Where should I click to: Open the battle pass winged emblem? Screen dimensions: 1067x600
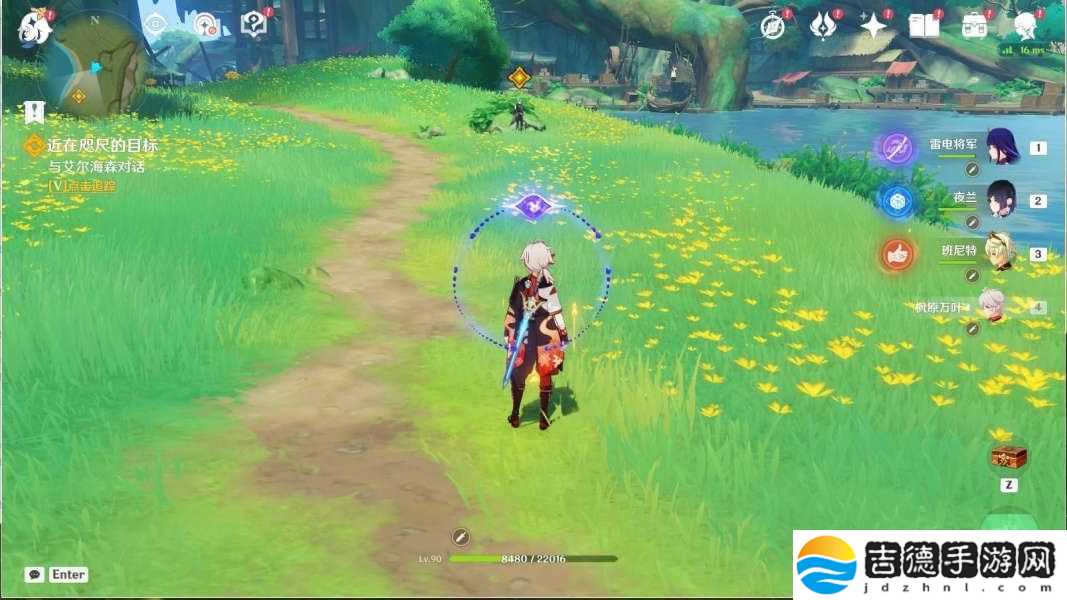(x=823, y=25)
